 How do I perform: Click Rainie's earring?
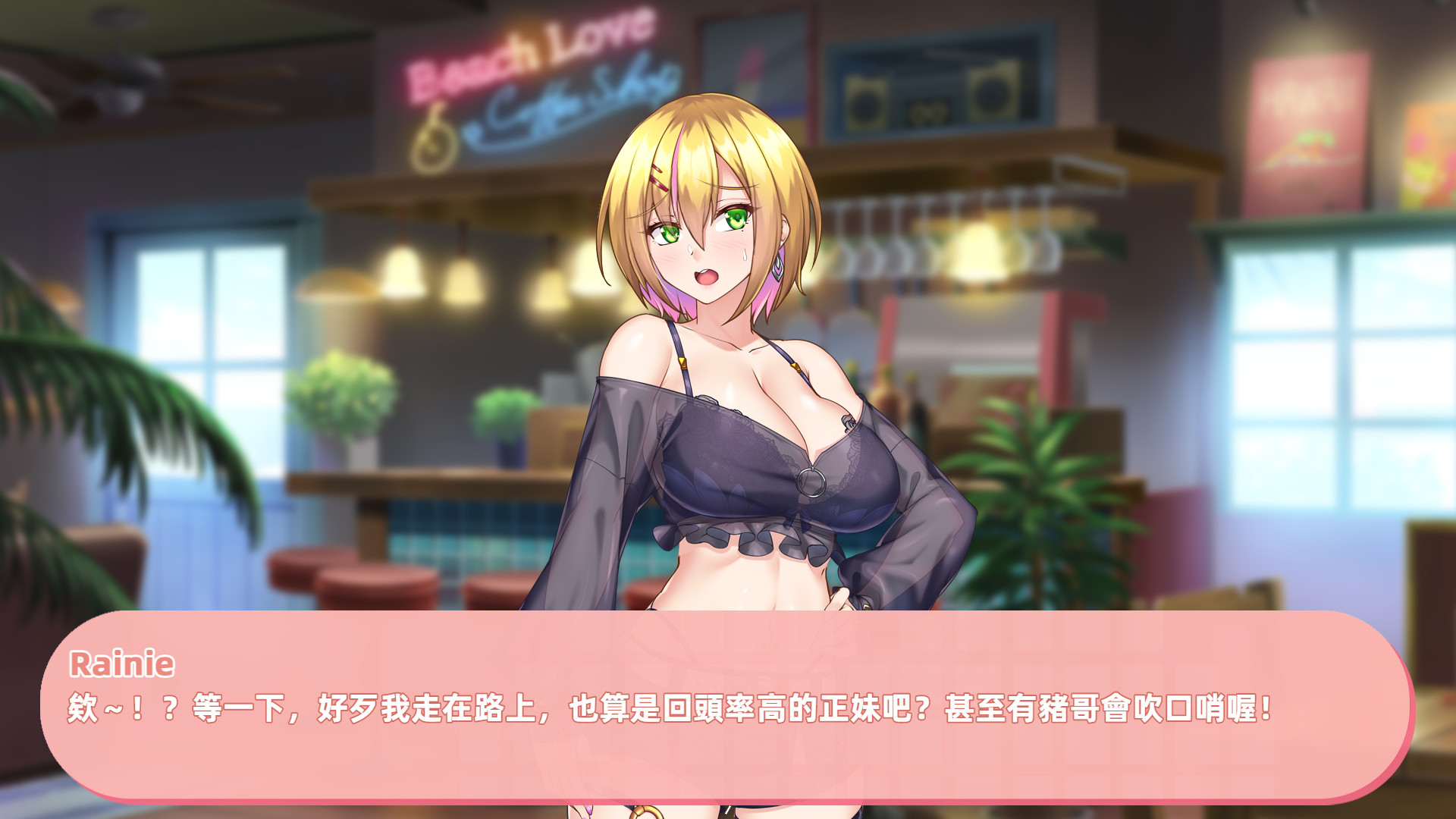pyautogui.click(x=776, y=269)
